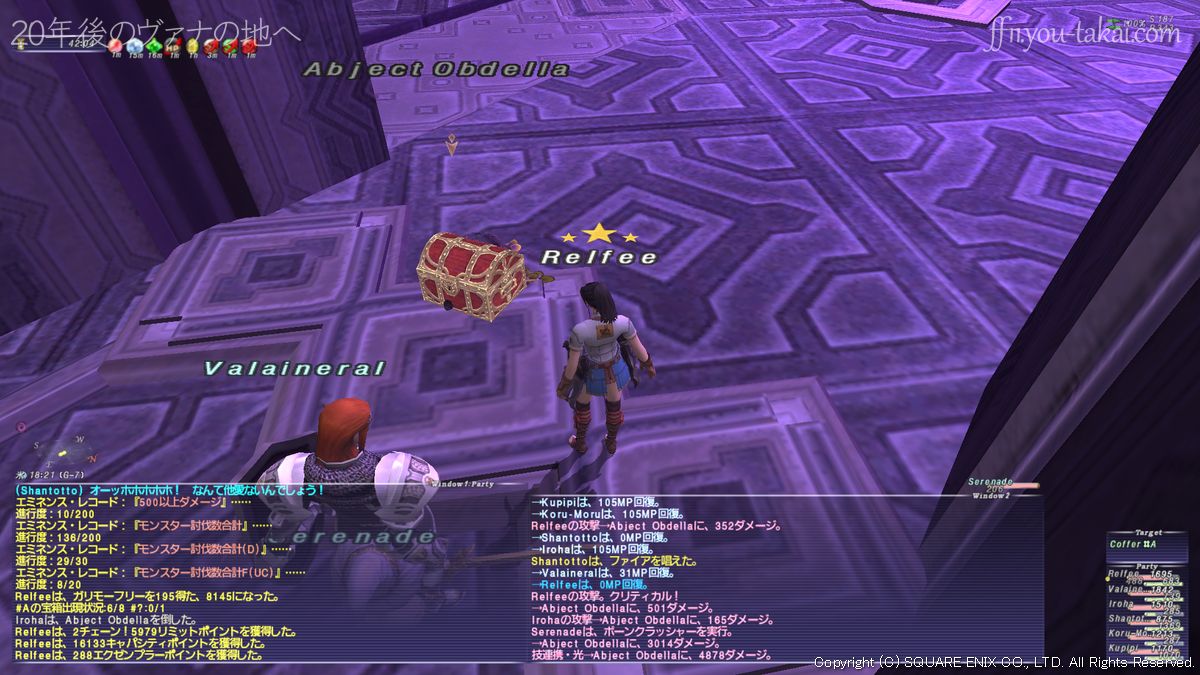Open the compass minimap
Viewport: 1200px width, 675px height.
(x=62, y=450)
